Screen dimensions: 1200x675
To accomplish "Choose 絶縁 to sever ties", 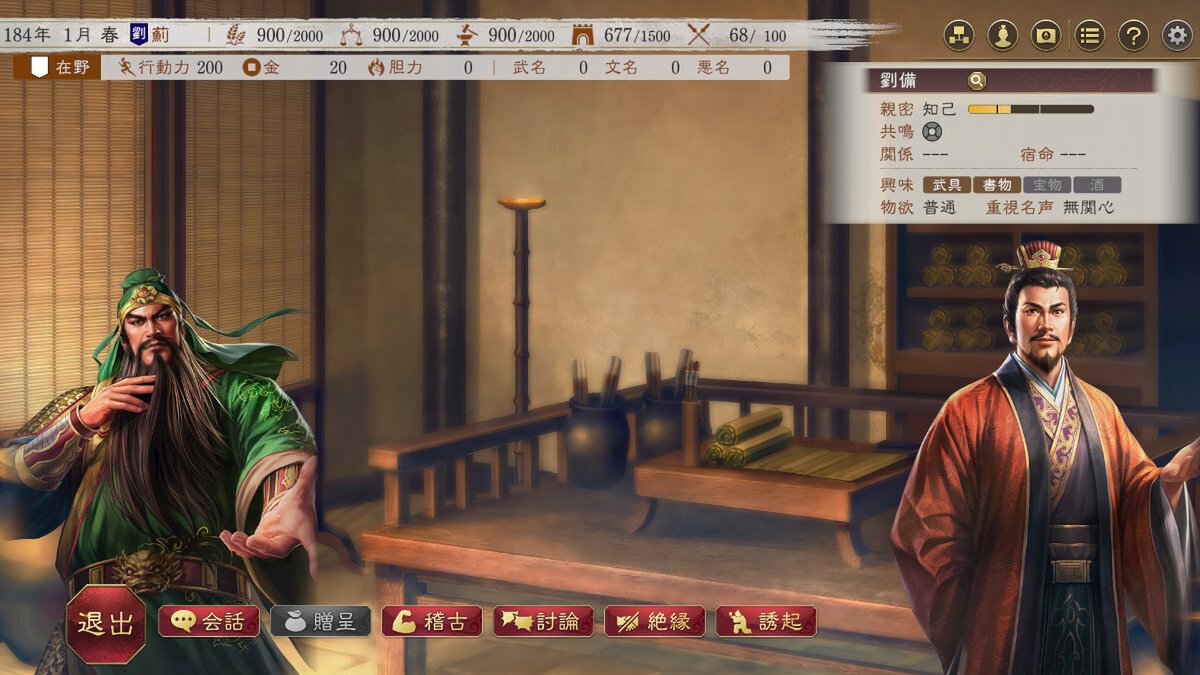I will (x=654, y=621).
